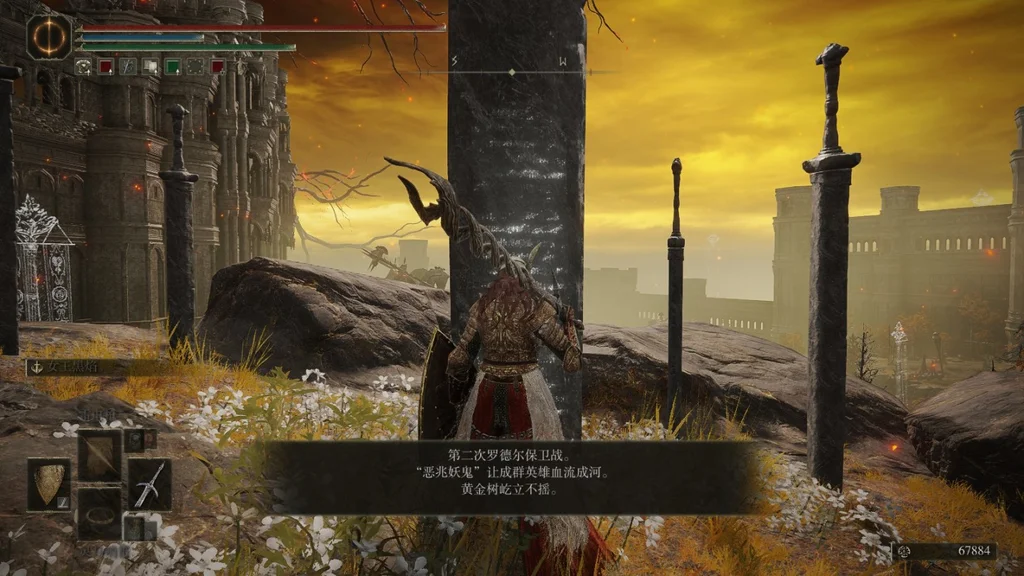
Task: Click the crossed swords status icon
Action: point(128,67)
